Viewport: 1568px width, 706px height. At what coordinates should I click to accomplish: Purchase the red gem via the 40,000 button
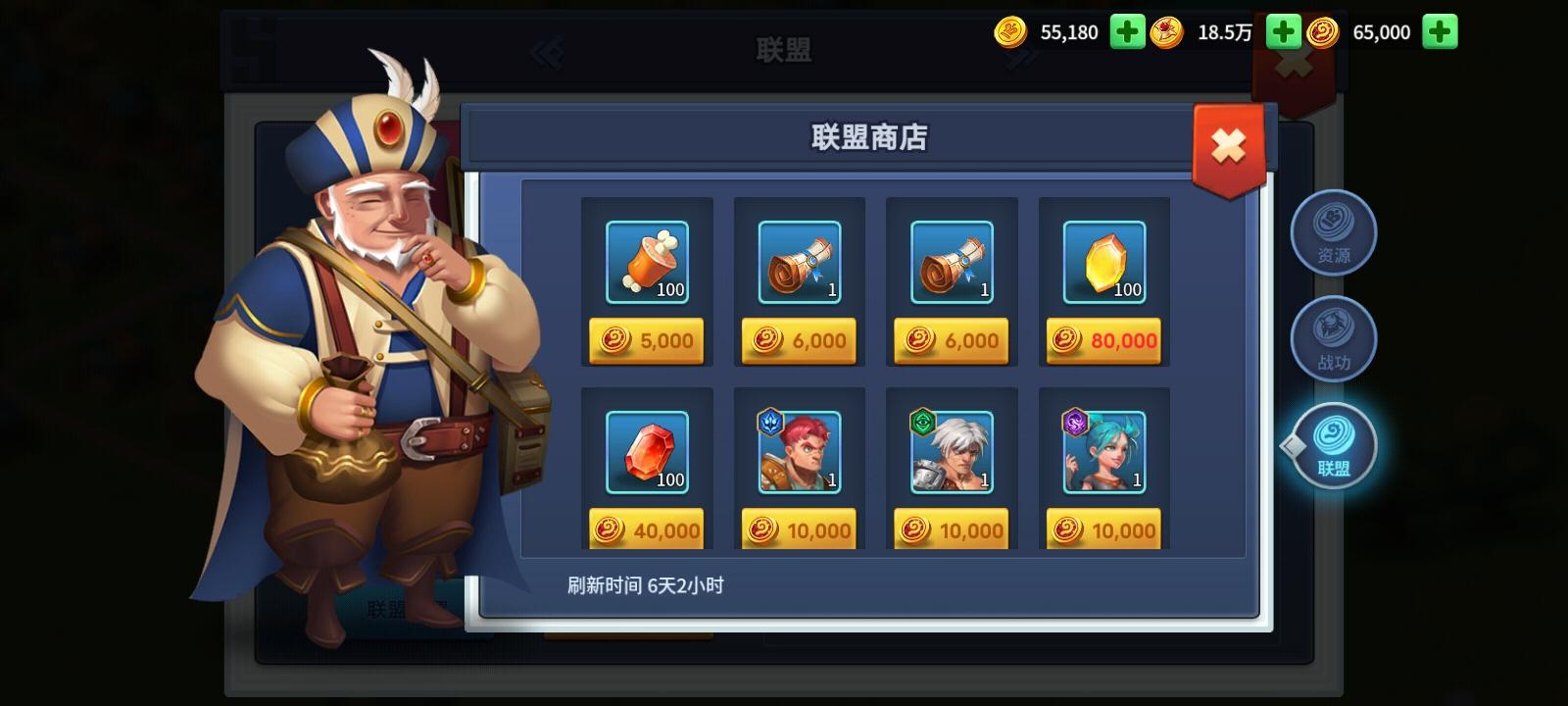click(646, 529)
